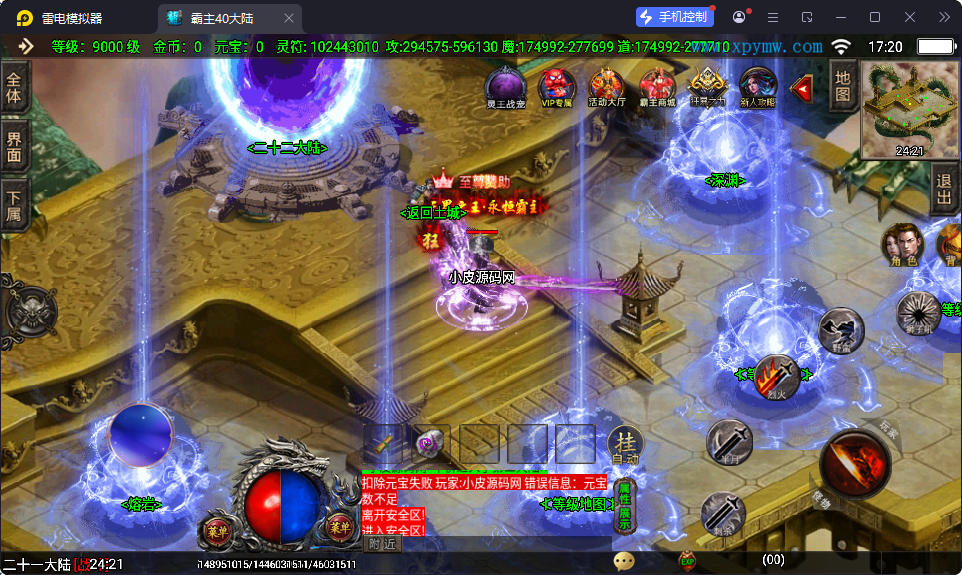
Task: Open the VIP专属 menu icon
Action: click(x=556, y=86)
